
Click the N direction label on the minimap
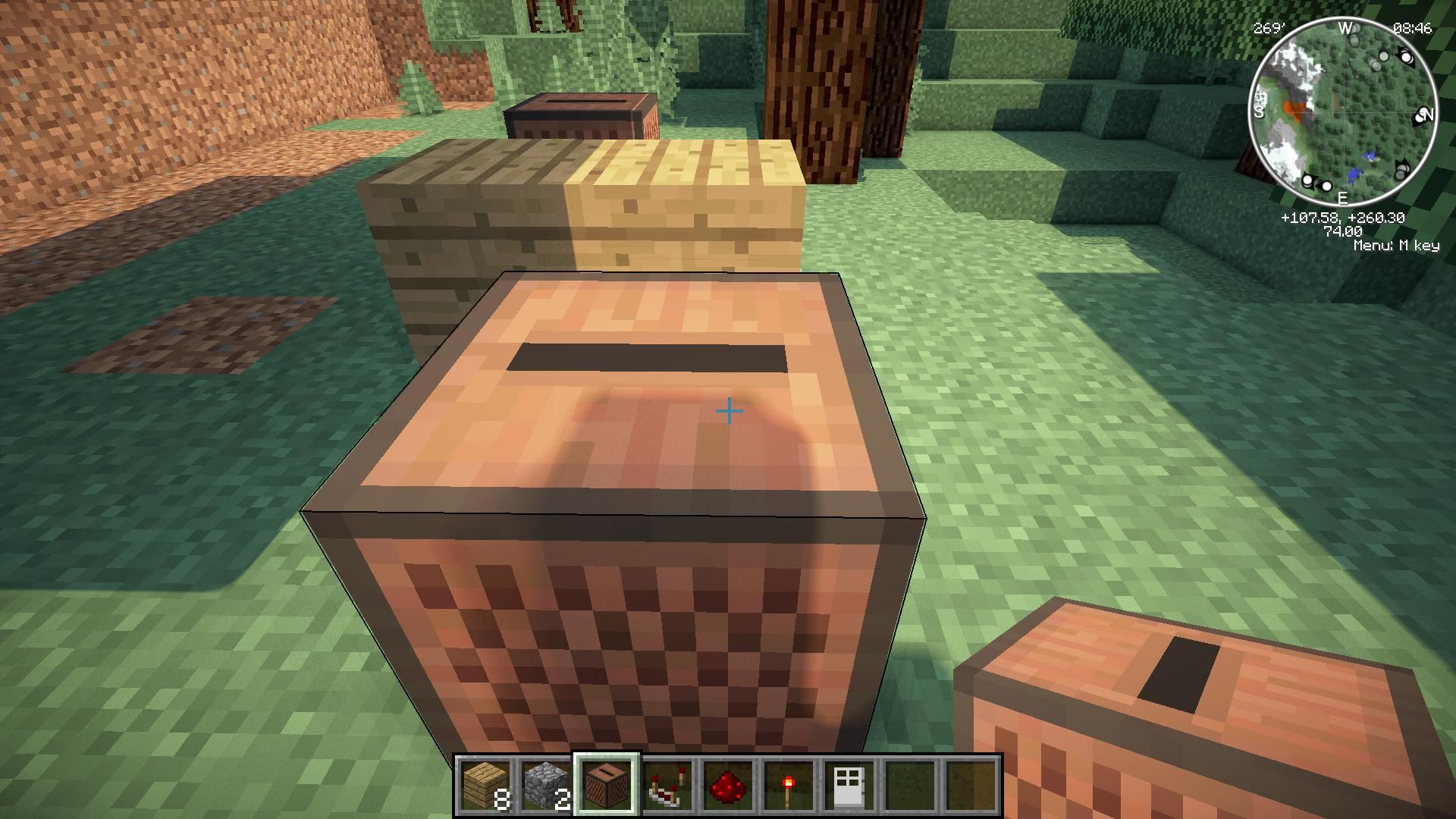click(1428, 116)
